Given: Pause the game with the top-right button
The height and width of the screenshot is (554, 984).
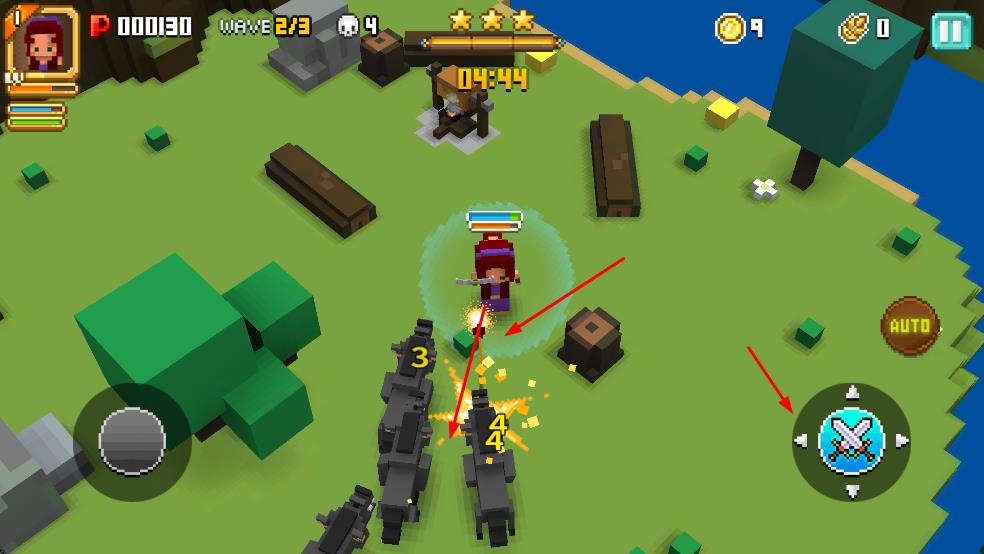Looking at the screenshot, I should click(x=950, y=30).
